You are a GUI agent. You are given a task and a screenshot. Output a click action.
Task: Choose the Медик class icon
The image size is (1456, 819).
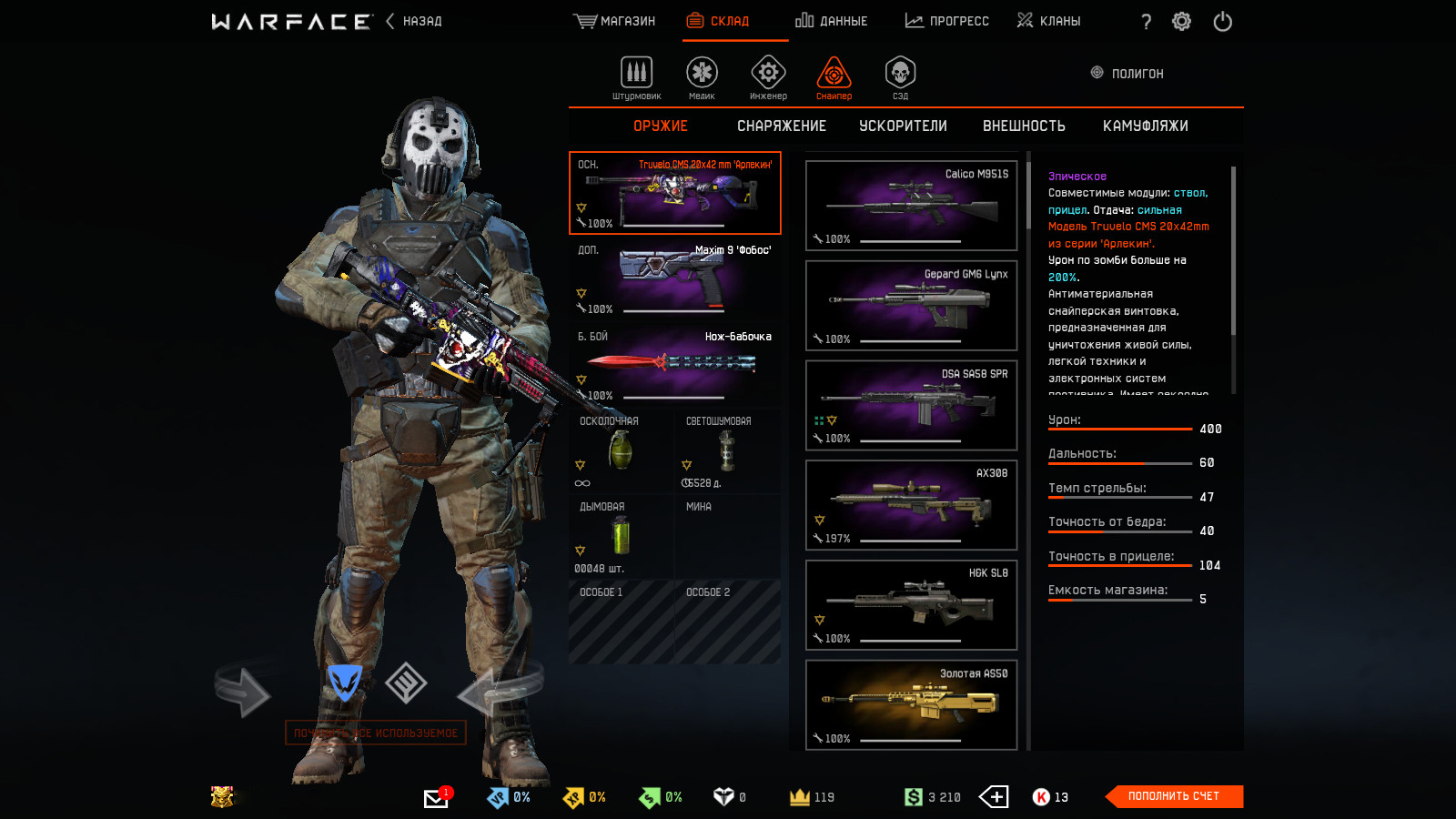(x=702, y=76)
